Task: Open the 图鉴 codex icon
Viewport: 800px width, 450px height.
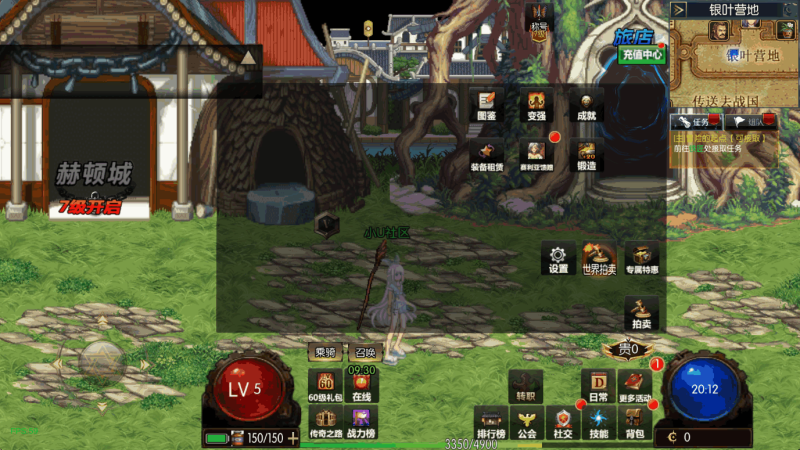Action: tap(487, 103)
